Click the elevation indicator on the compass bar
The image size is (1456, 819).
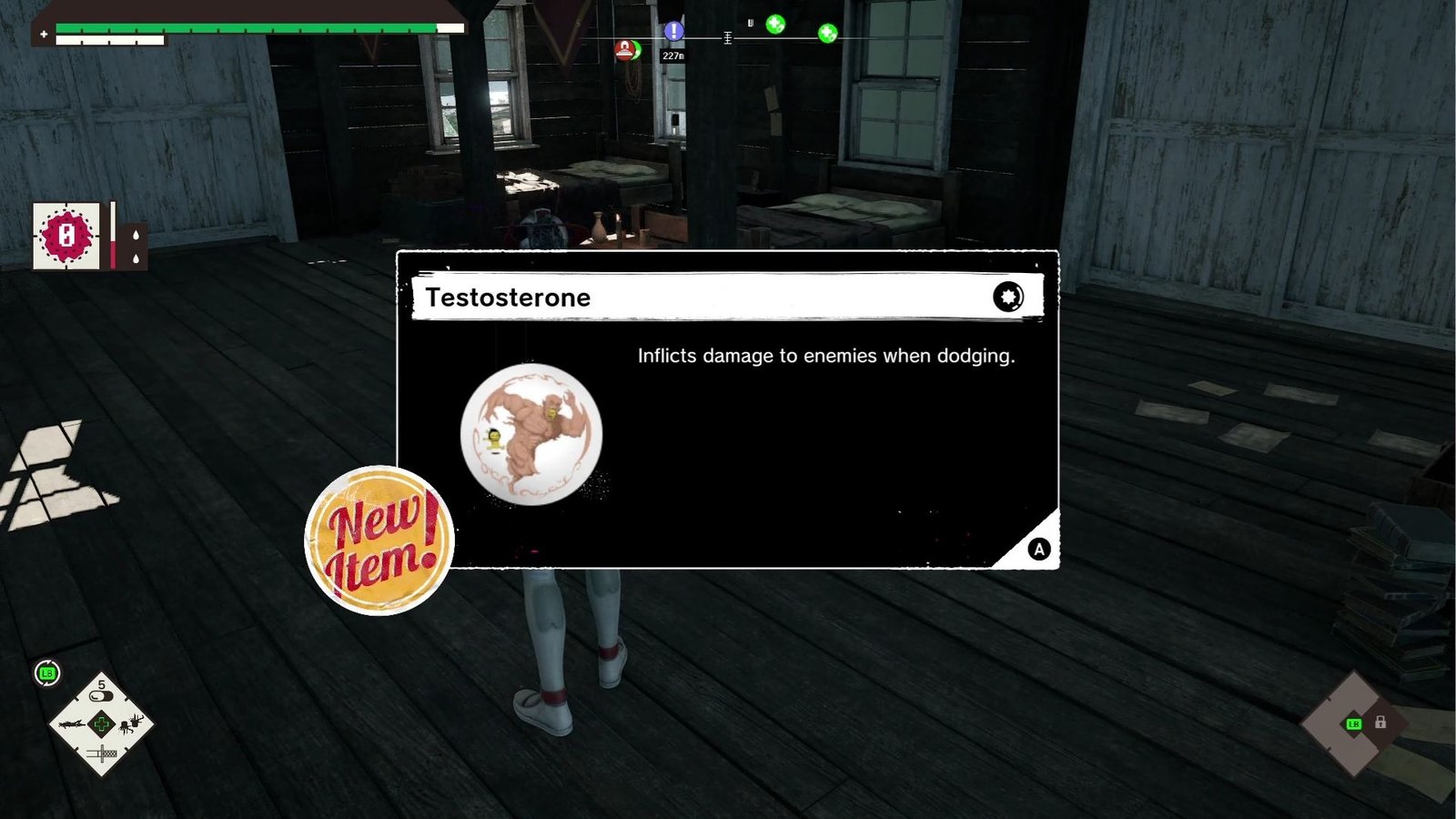[x=727, y=36]
